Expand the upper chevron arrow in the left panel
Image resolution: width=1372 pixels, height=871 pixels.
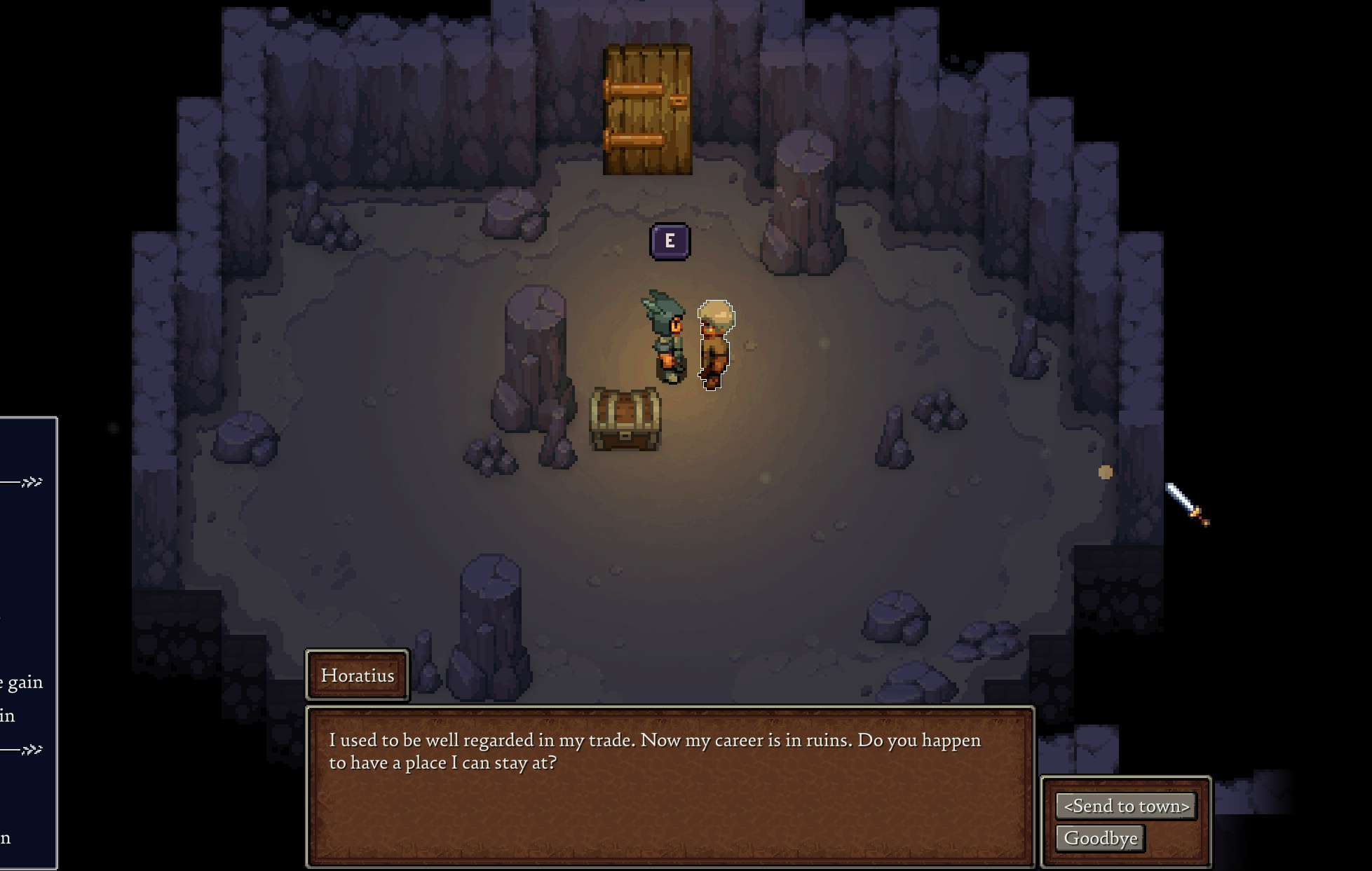tap(33, 482)
